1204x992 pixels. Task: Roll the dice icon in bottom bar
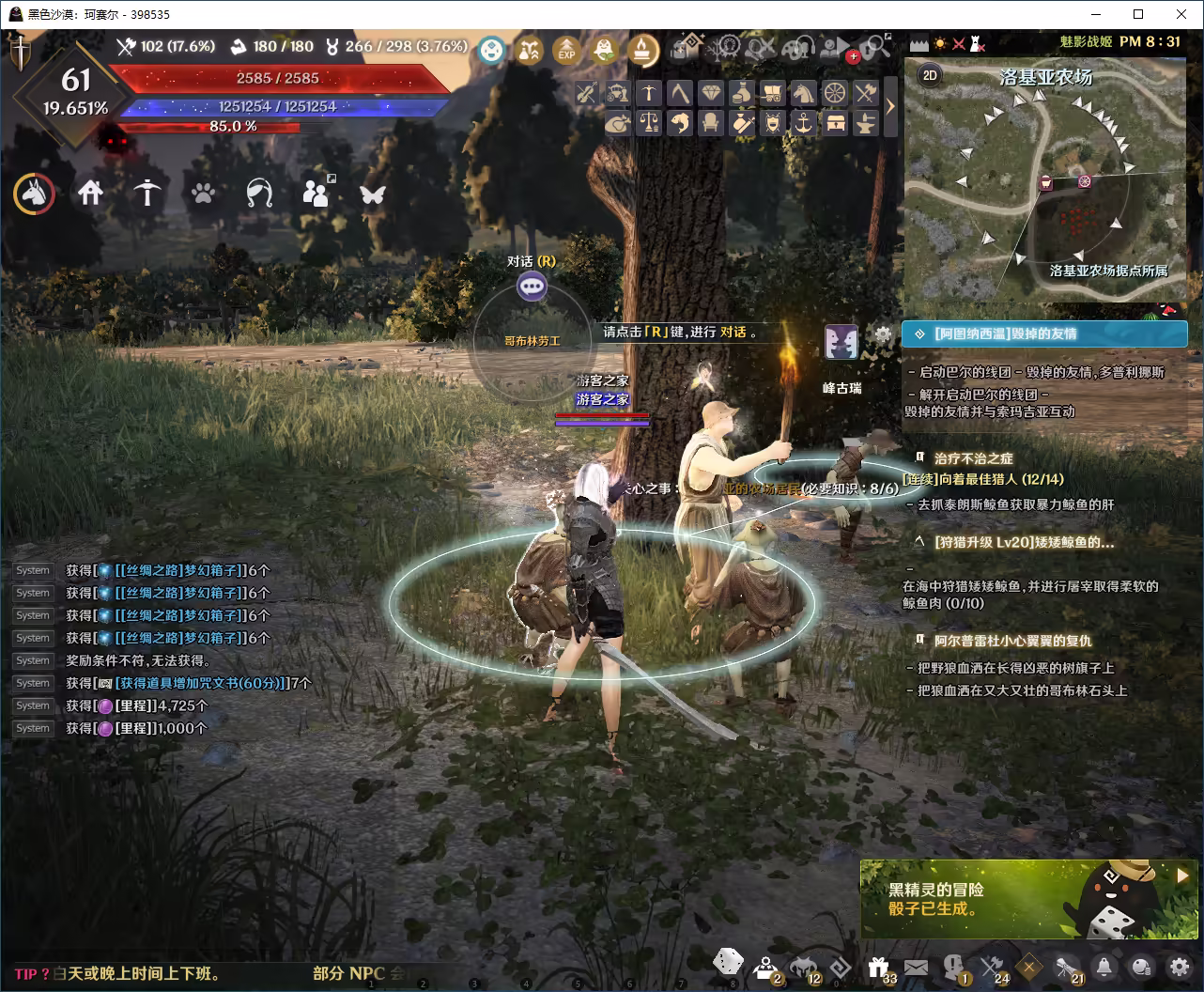(727, 962)
